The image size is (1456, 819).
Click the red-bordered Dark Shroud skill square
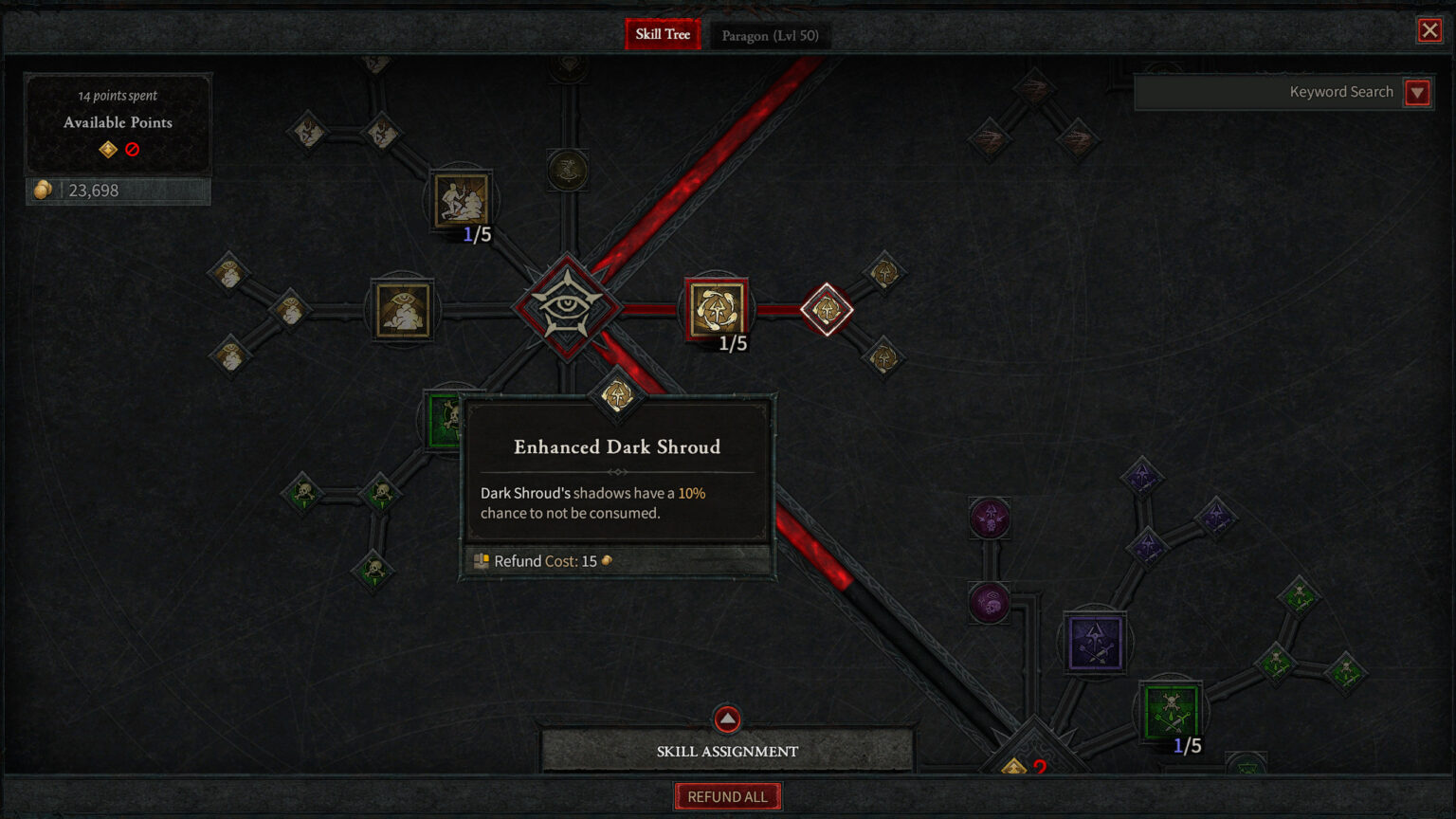coord(717,308)
